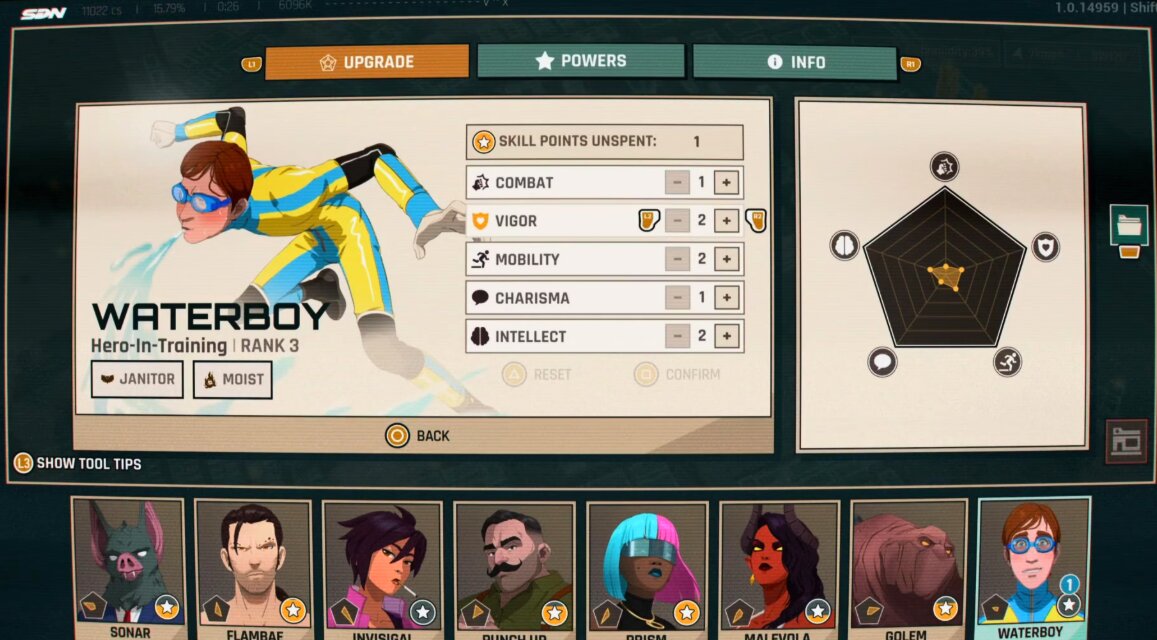Image resolution: width=1157 pixels, height=640 pixels.
Task: Raise Mobility with the plus button
Action: pyautogui.click(x=727, y=259)
